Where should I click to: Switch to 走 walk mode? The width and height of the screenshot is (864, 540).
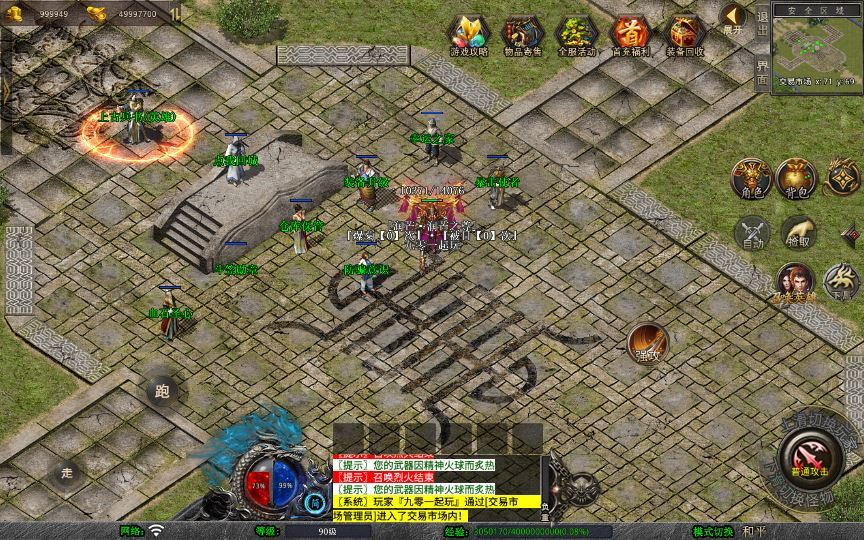pyautogui.click(x=68, y=471)
